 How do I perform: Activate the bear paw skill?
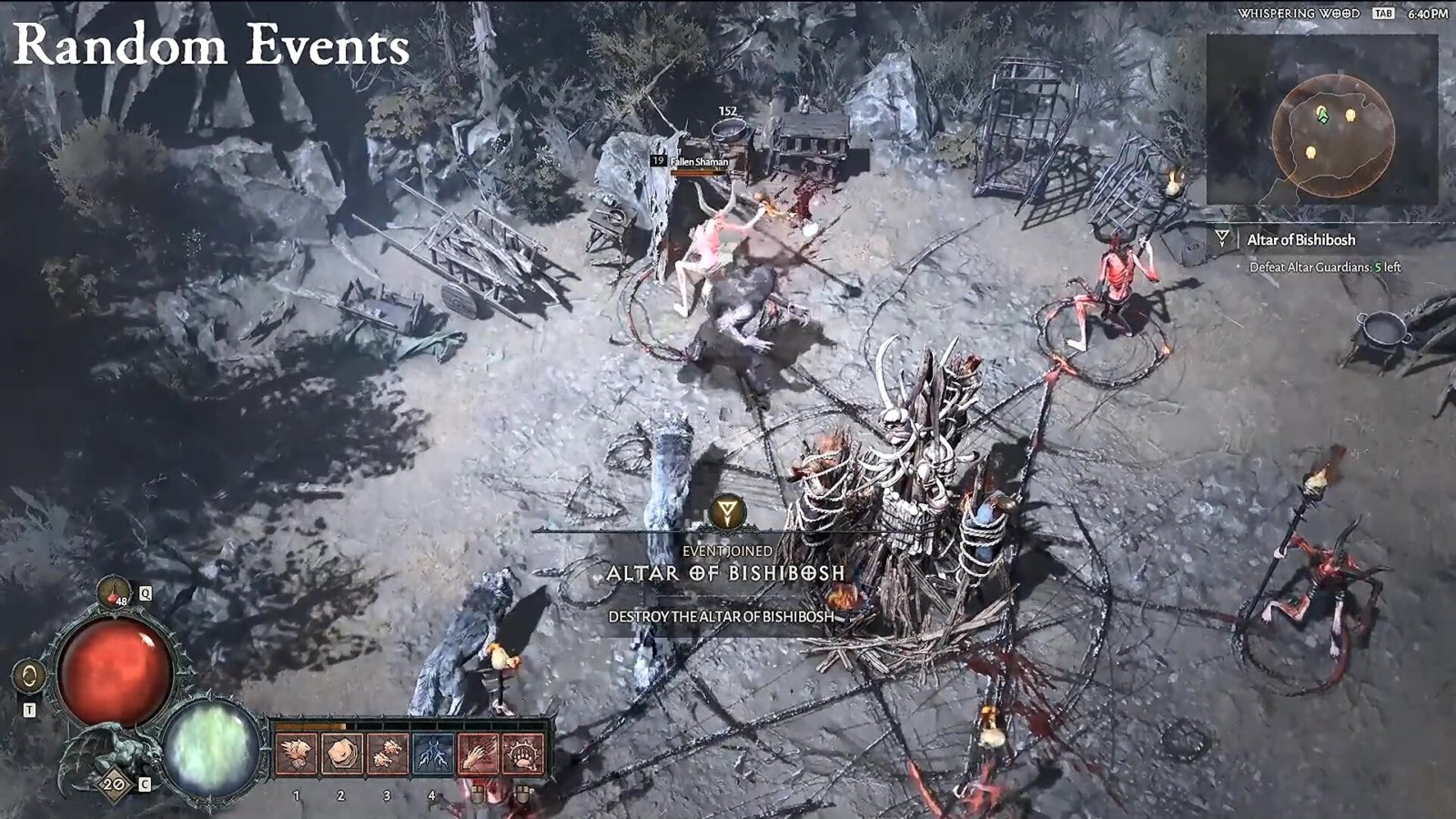click(523, 754)
